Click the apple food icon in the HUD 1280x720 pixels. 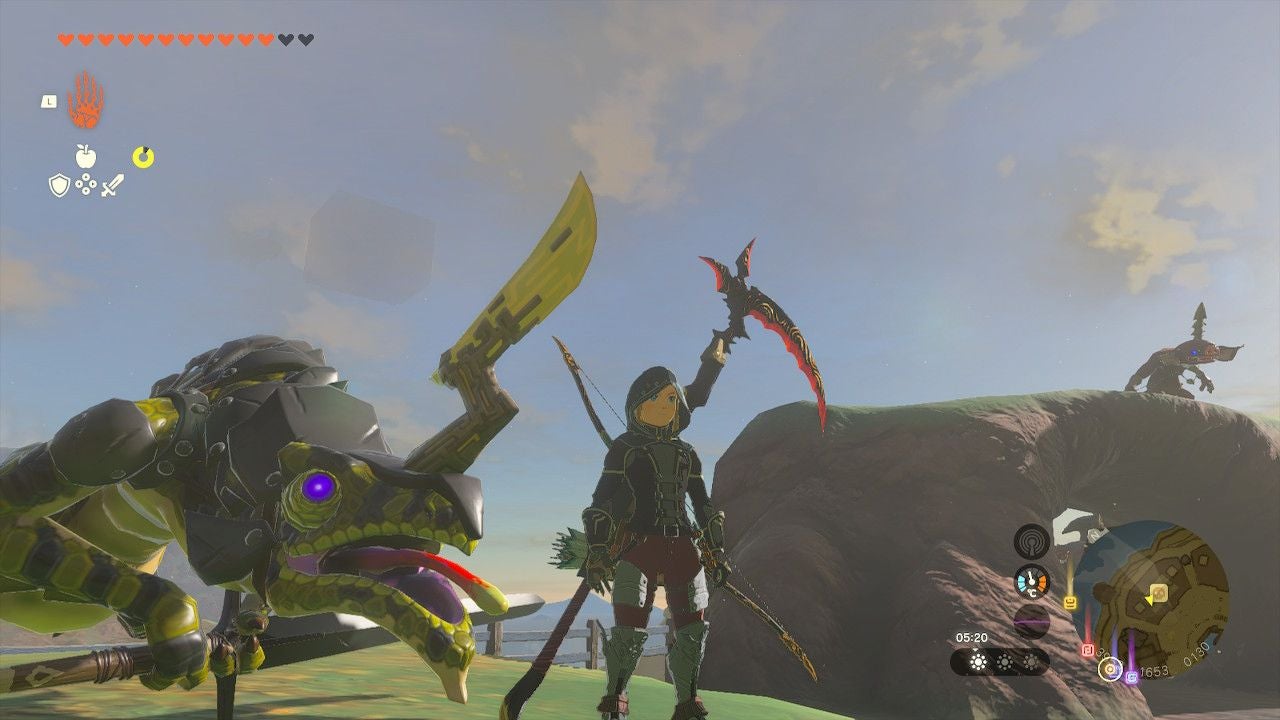(x=86, y=155)
